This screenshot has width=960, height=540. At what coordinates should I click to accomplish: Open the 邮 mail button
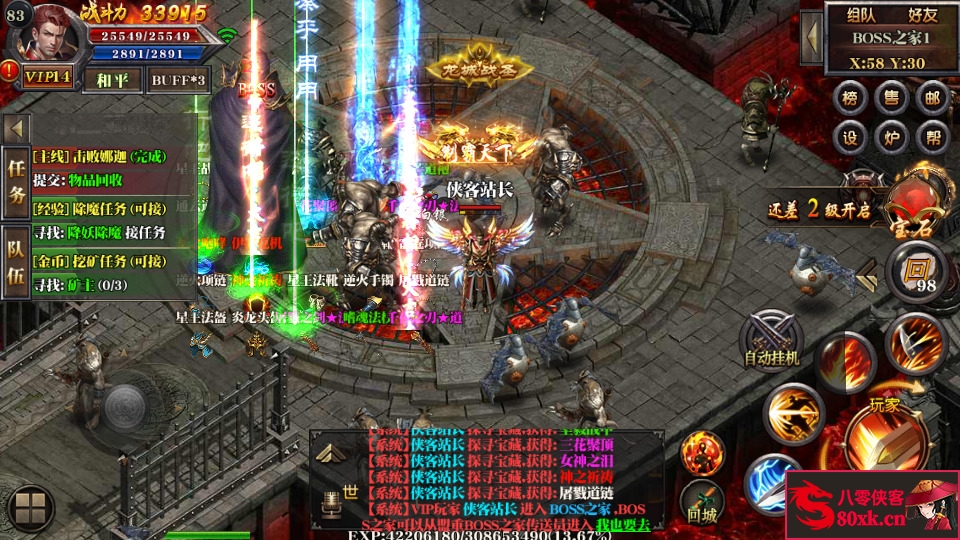(932, 98)
